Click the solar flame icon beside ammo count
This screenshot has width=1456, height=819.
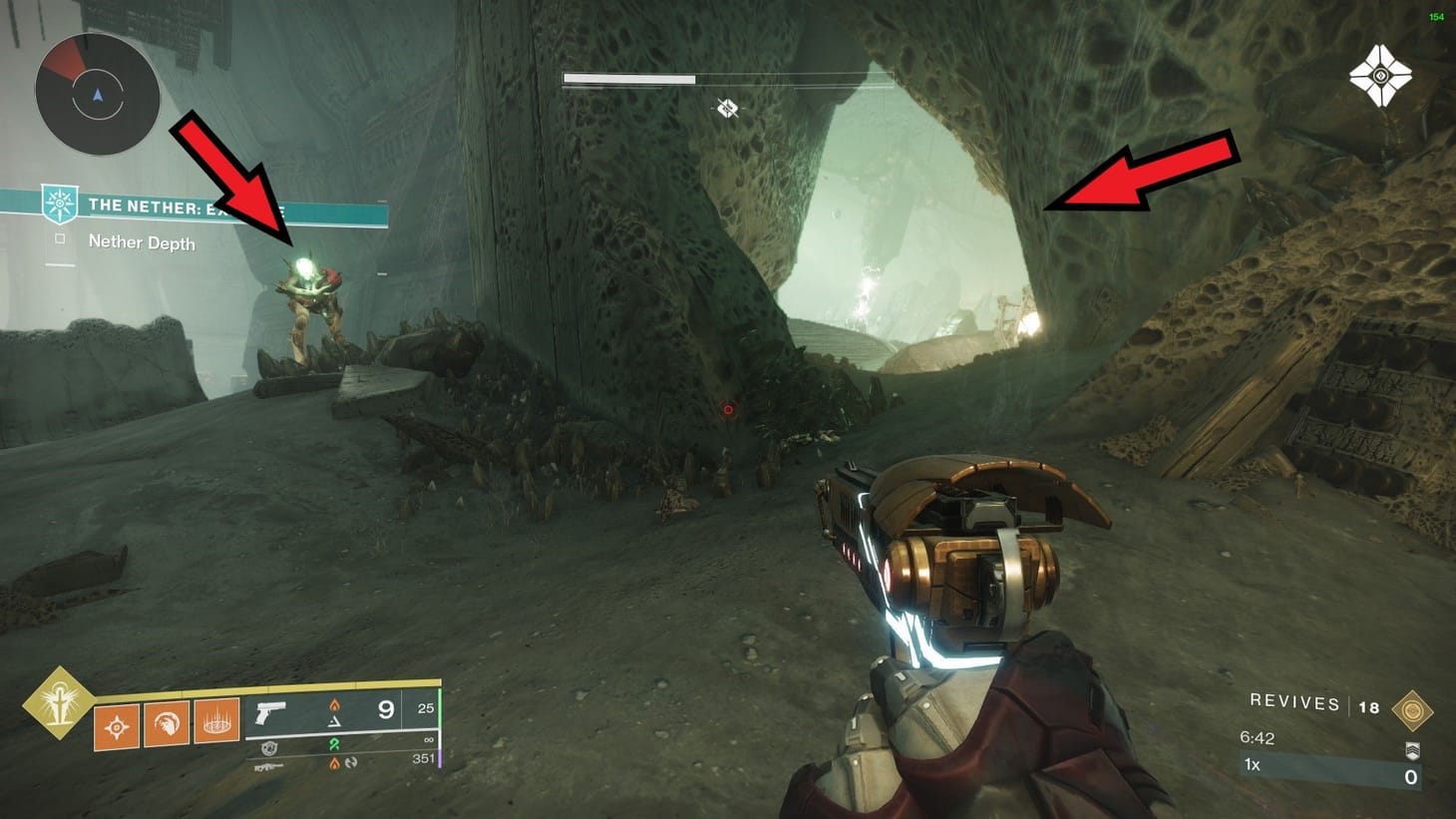point(335,706)
